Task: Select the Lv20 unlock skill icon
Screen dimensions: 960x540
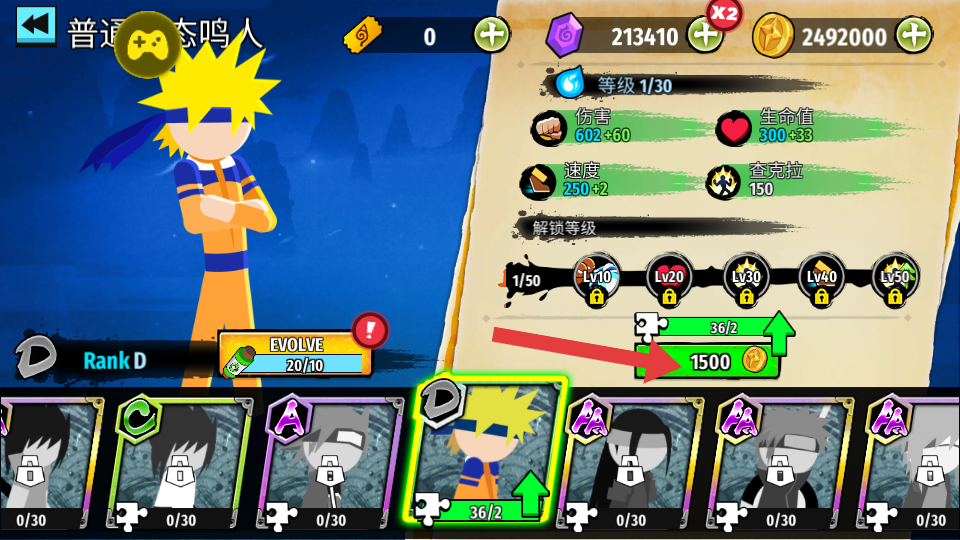Action: [x=669, y=279]
